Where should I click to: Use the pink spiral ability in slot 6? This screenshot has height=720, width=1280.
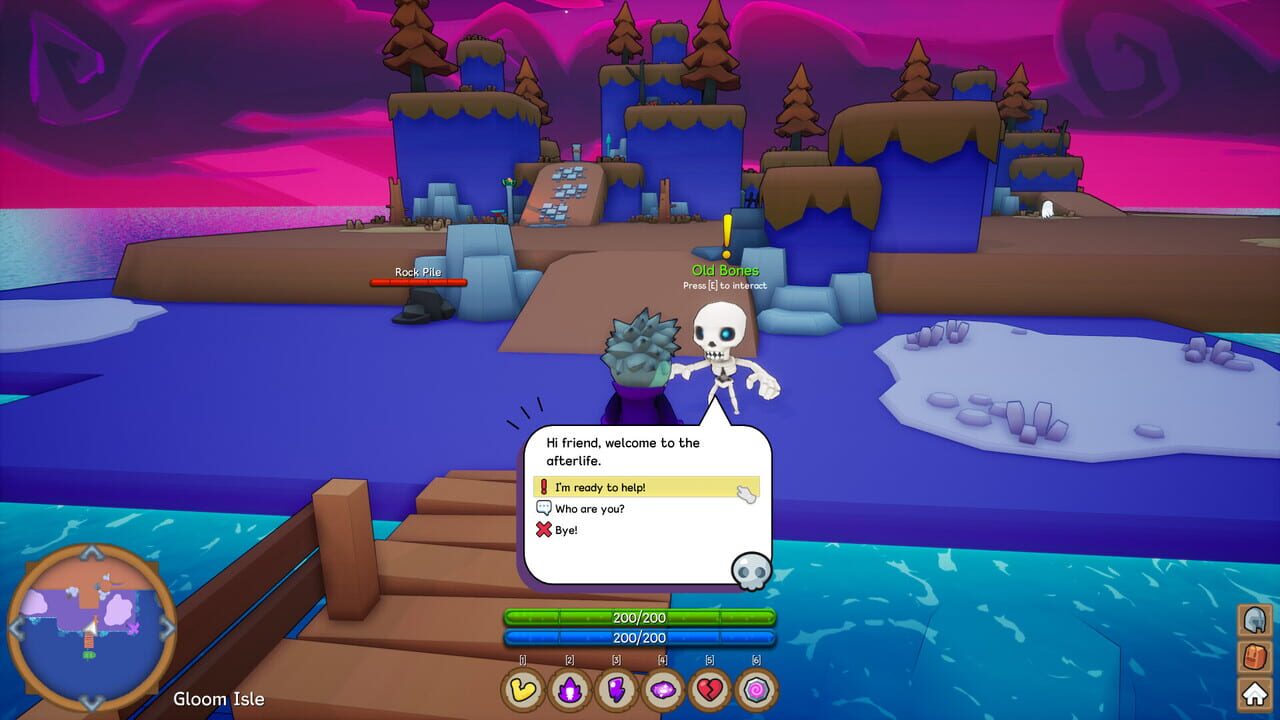tap(756, 689)
